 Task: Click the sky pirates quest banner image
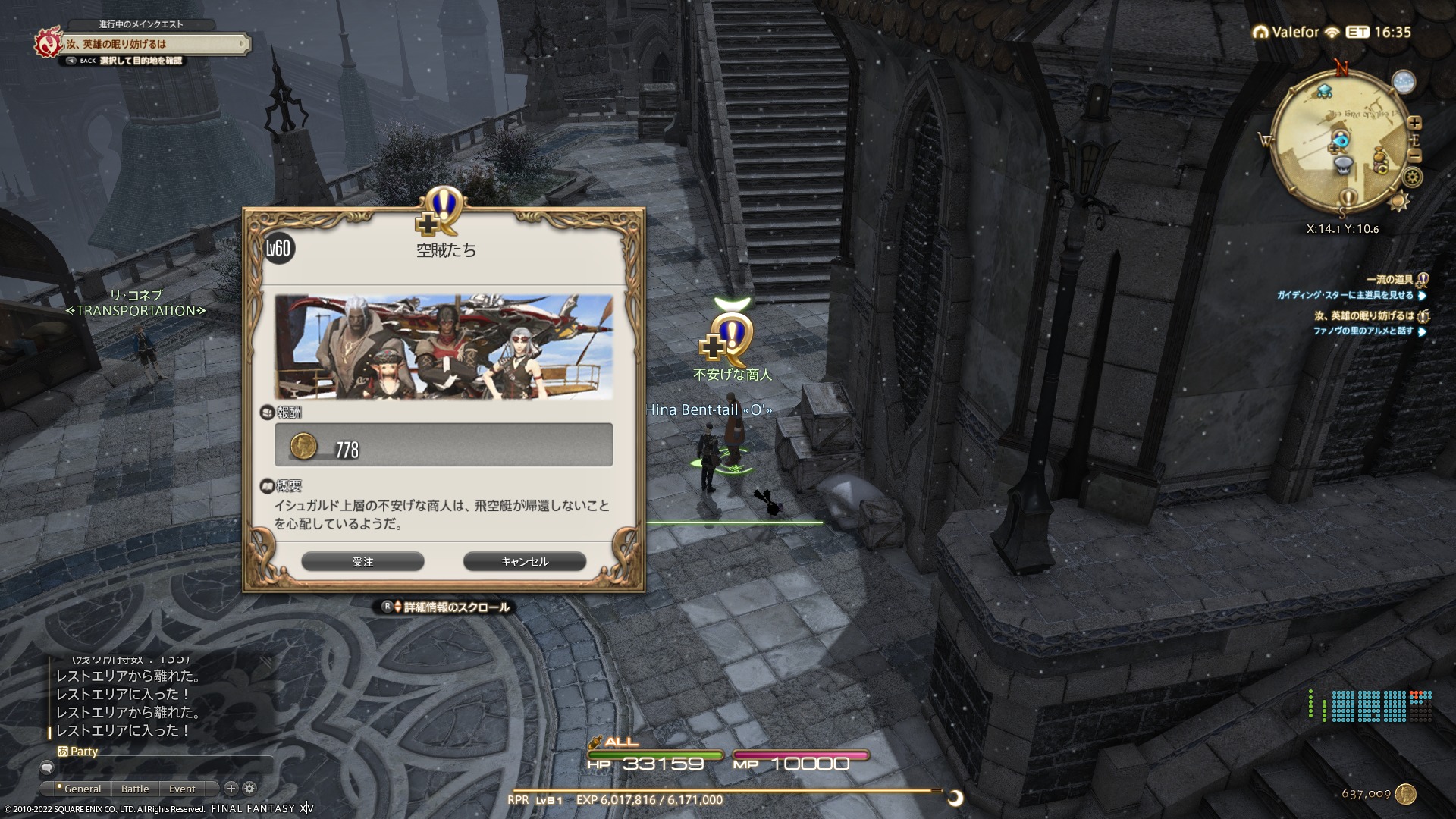(444, 347)
